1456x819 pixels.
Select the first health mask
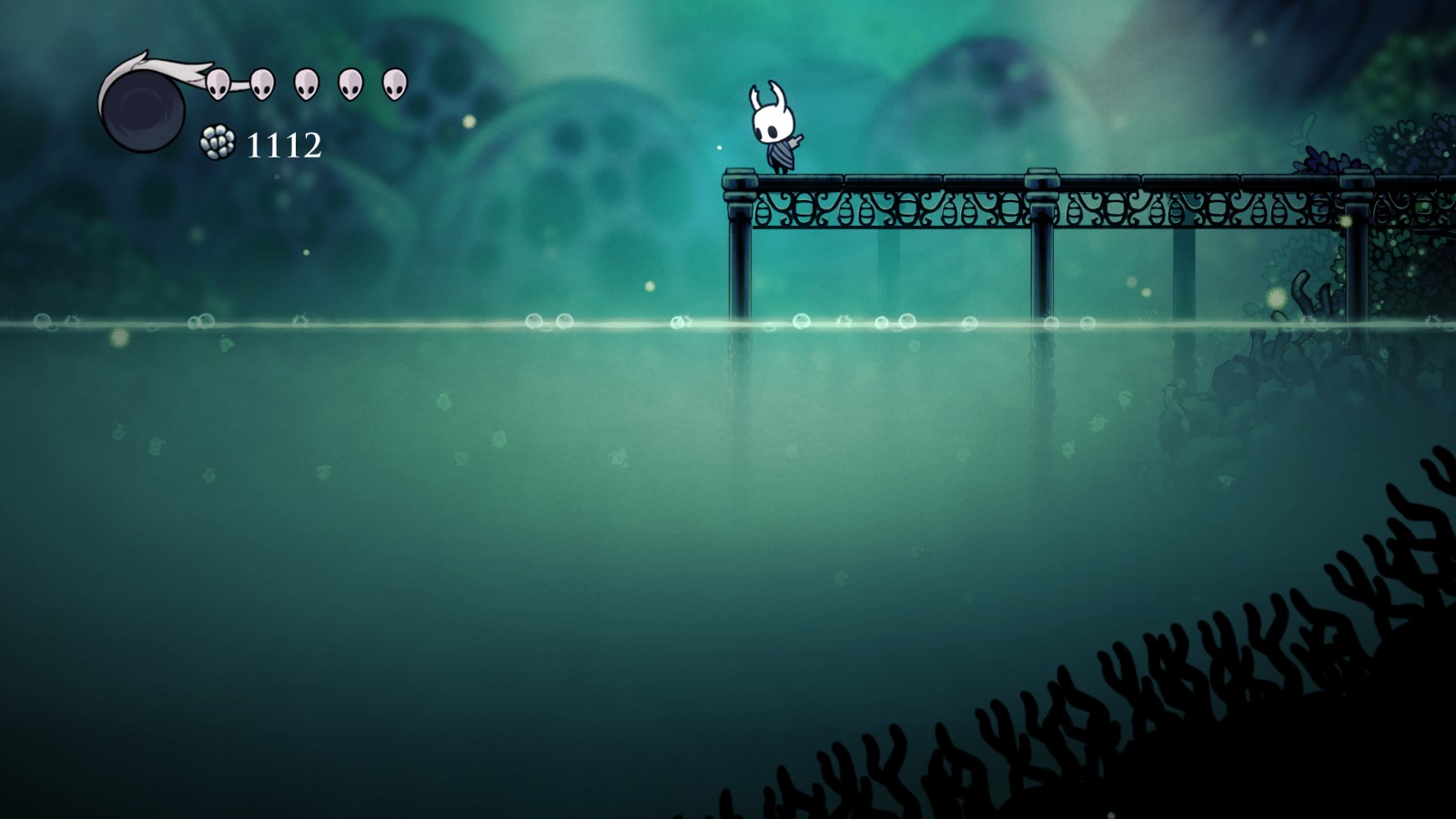point(218,84)
